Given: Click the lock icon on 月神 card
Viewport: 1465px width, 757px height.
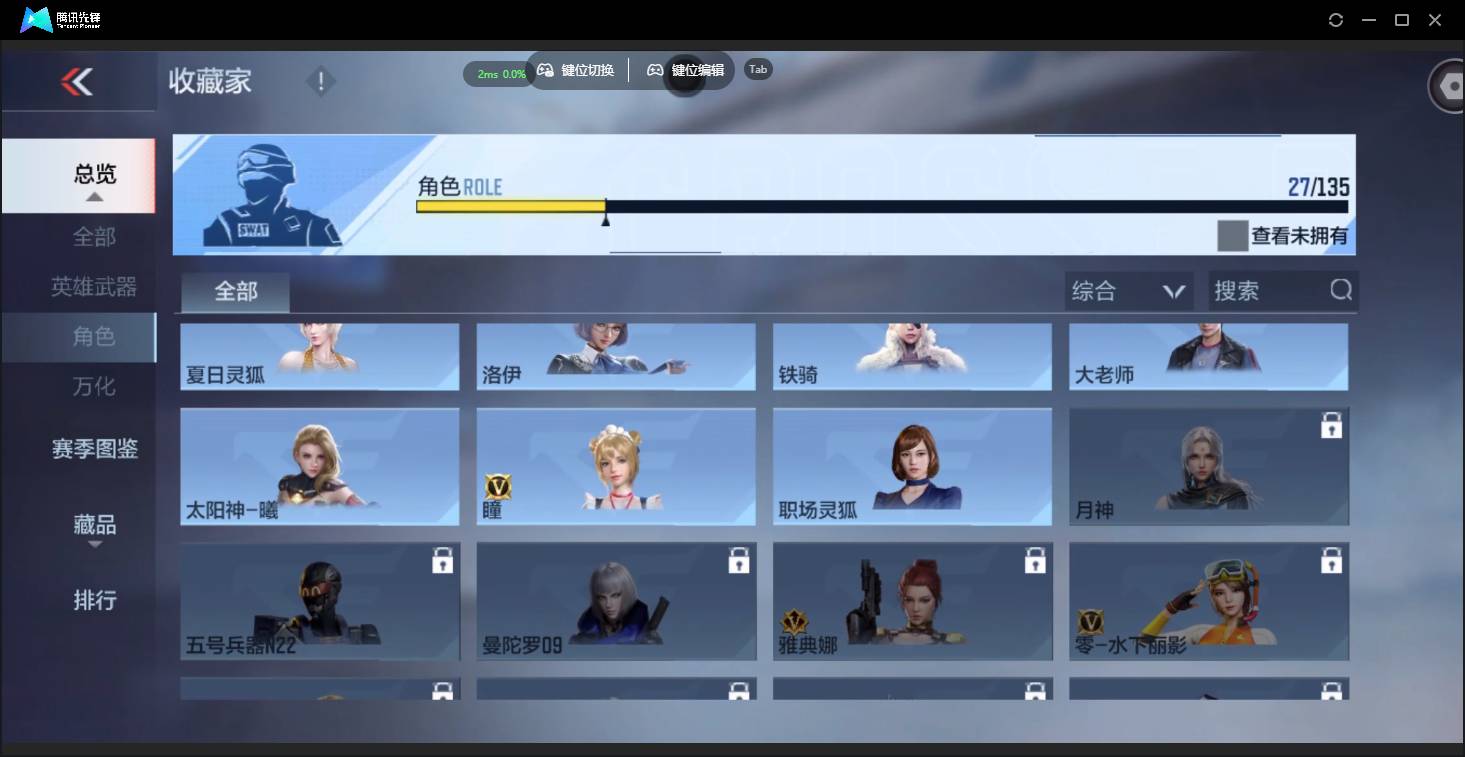Looking at the screenshot, I should 1331,425.
